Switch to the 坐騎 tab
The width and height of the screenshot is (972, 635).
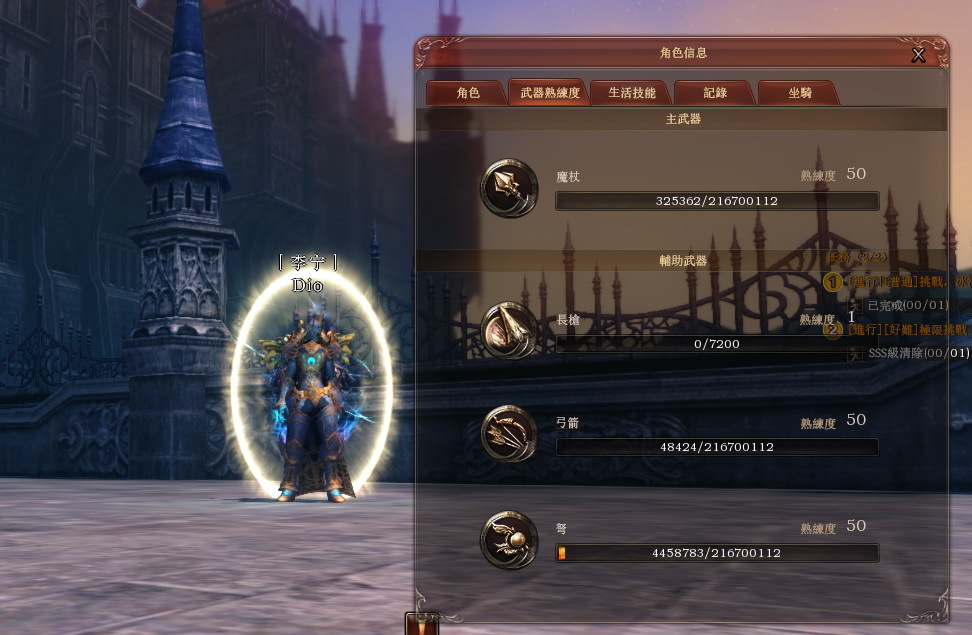coord(799,93)
